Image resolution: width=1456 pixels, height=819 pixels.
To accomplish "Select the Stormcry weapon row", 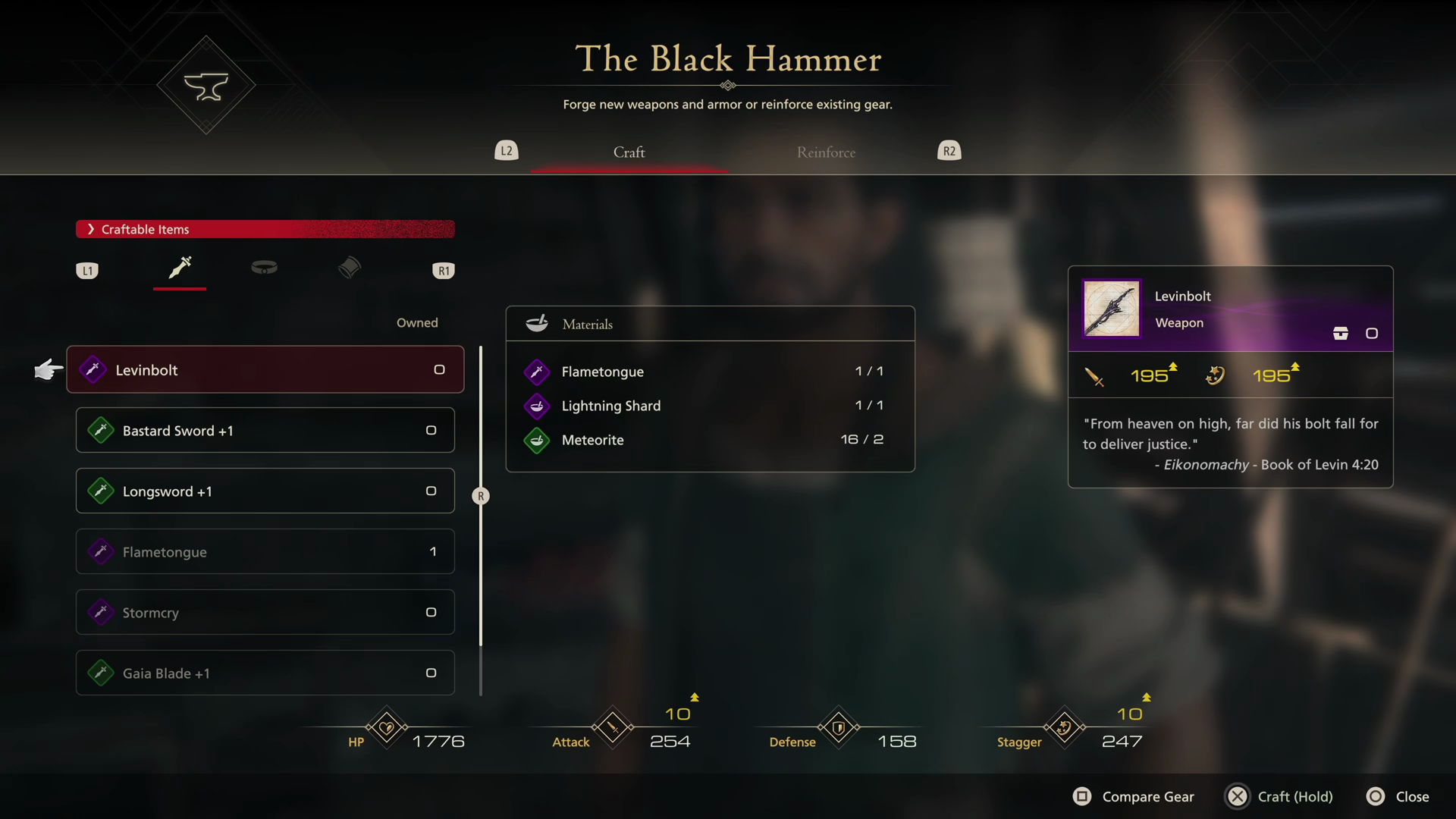I will pos(265,613).
